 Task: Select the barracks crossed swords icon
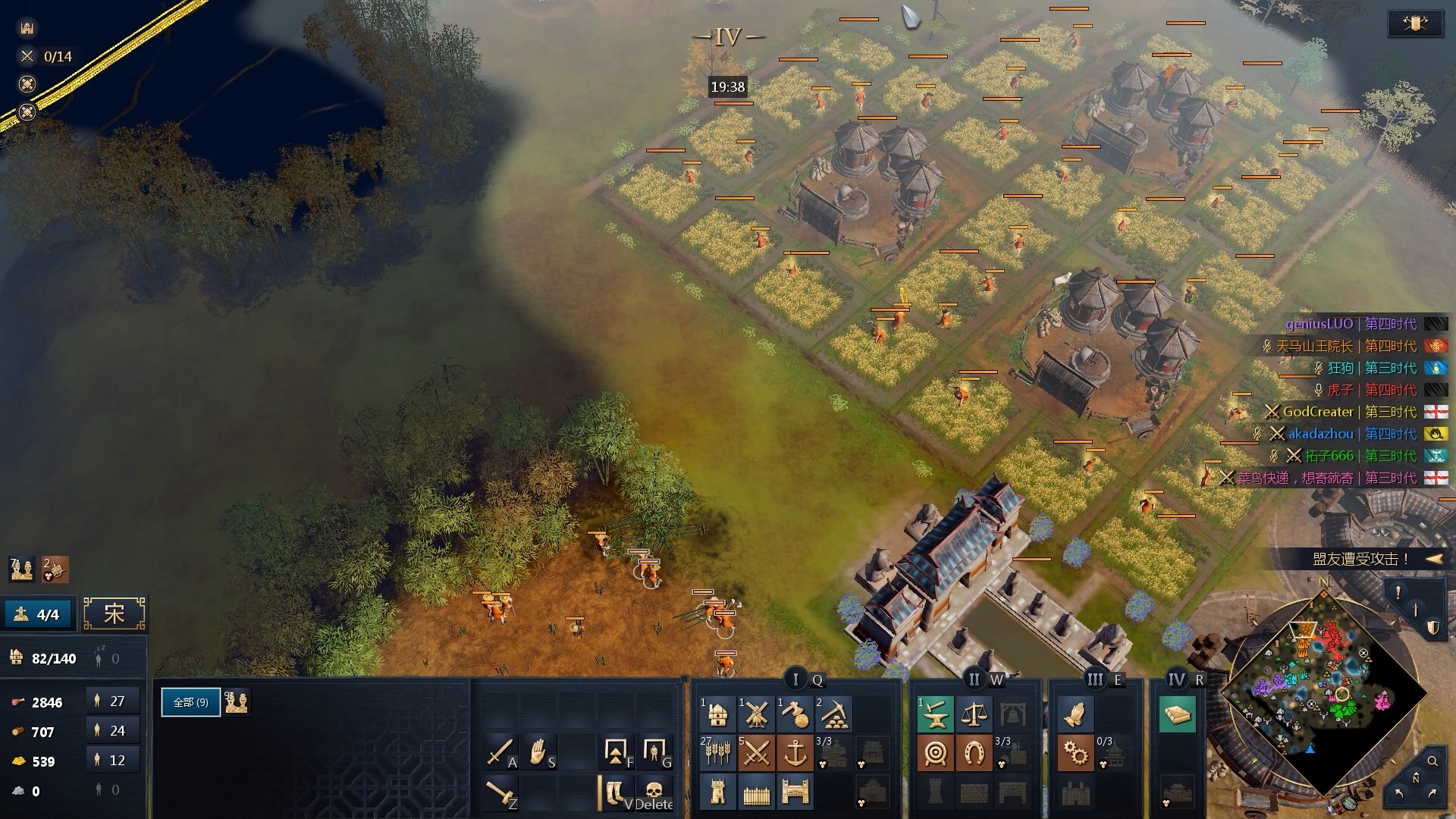(756, 753)
